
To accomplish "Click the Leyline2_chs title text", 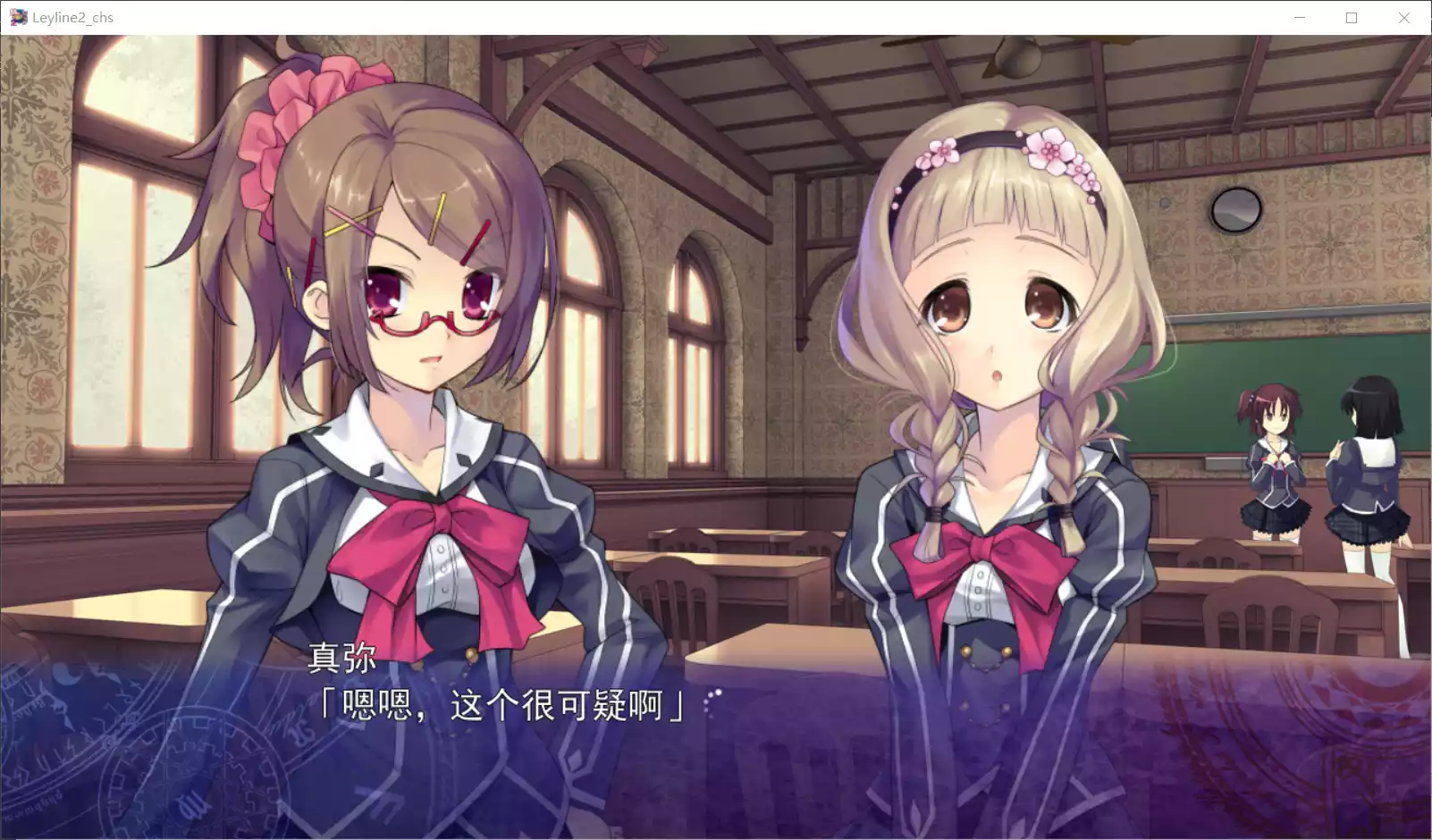I will [x=73, y=16].
